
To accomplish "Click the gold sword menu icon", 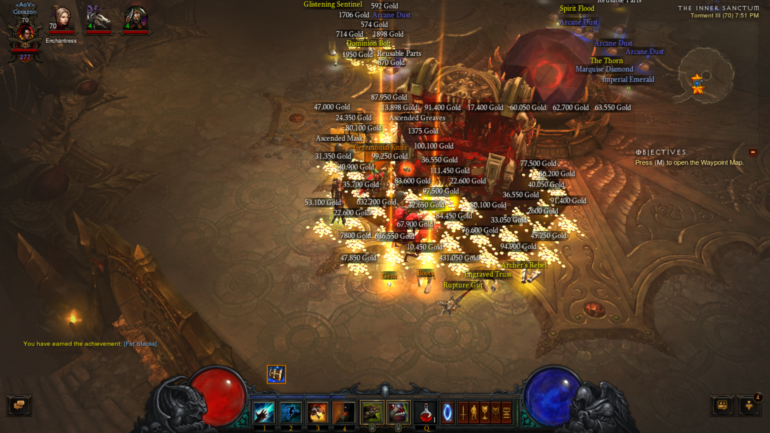I will click(464, 411).
